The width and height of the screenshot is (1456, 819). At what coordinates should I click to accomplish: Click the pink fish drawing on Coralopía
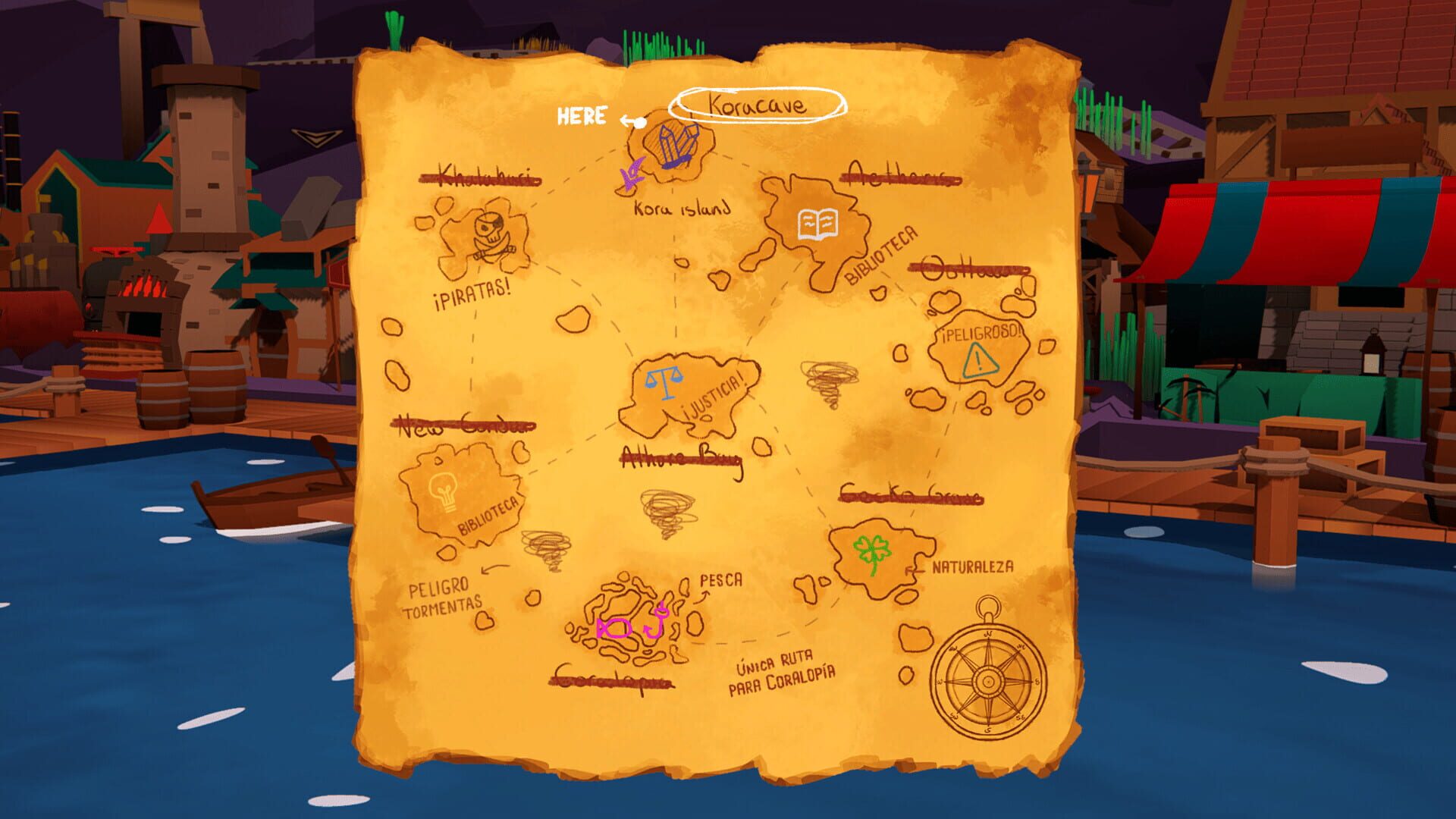613,628
